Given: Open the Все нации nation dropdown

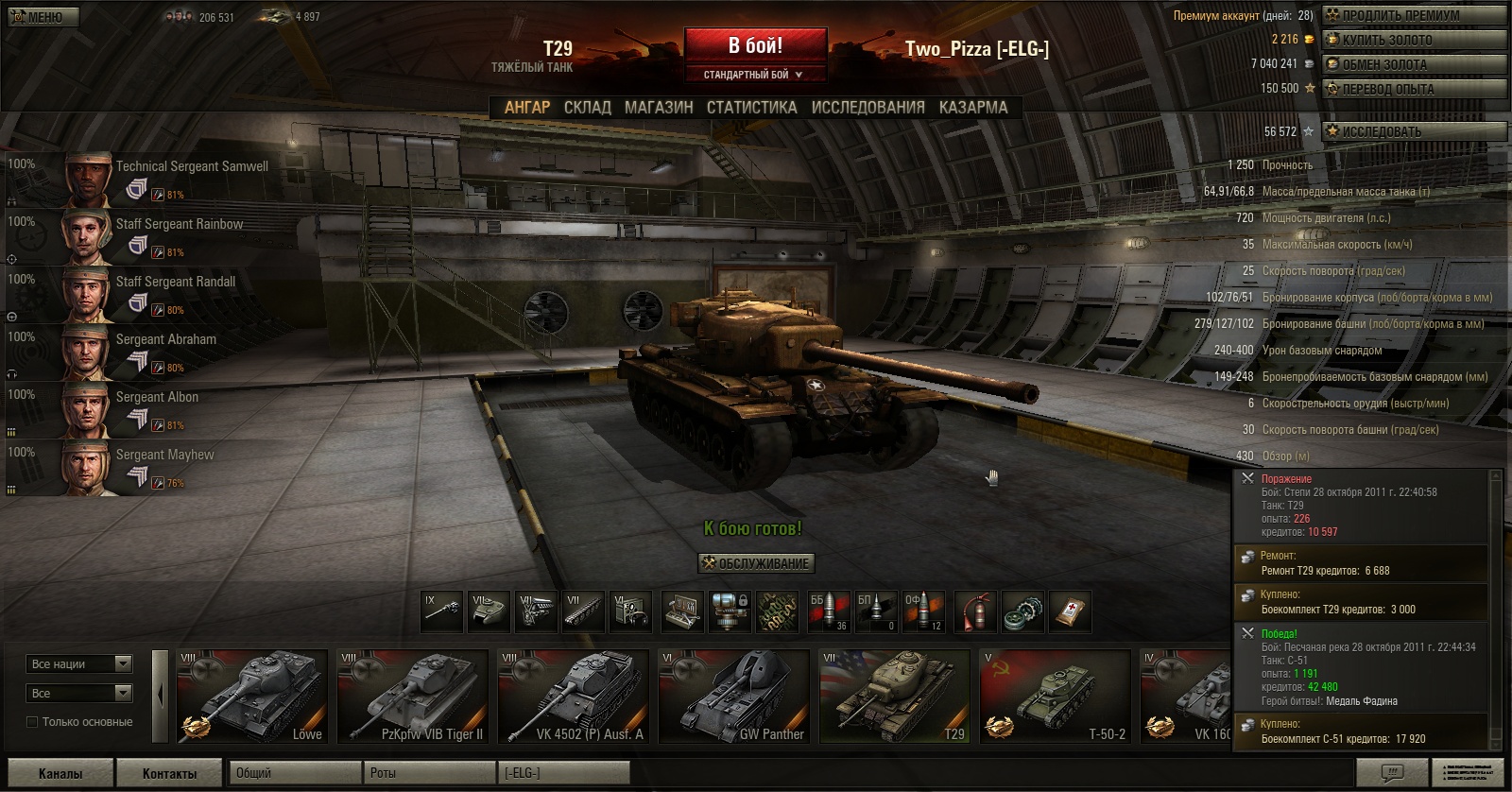Looking at the screenshot, I should 80,664.
